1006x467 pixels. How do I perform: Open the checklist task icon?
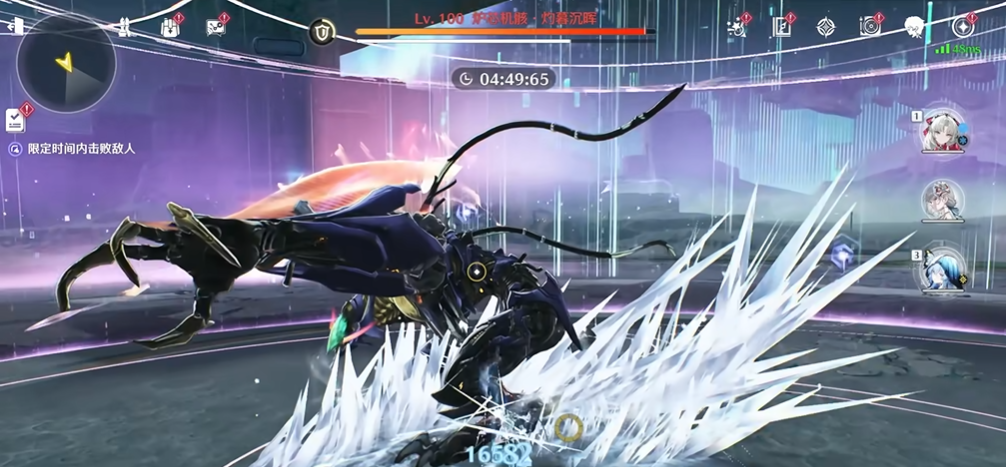point(16,119)
